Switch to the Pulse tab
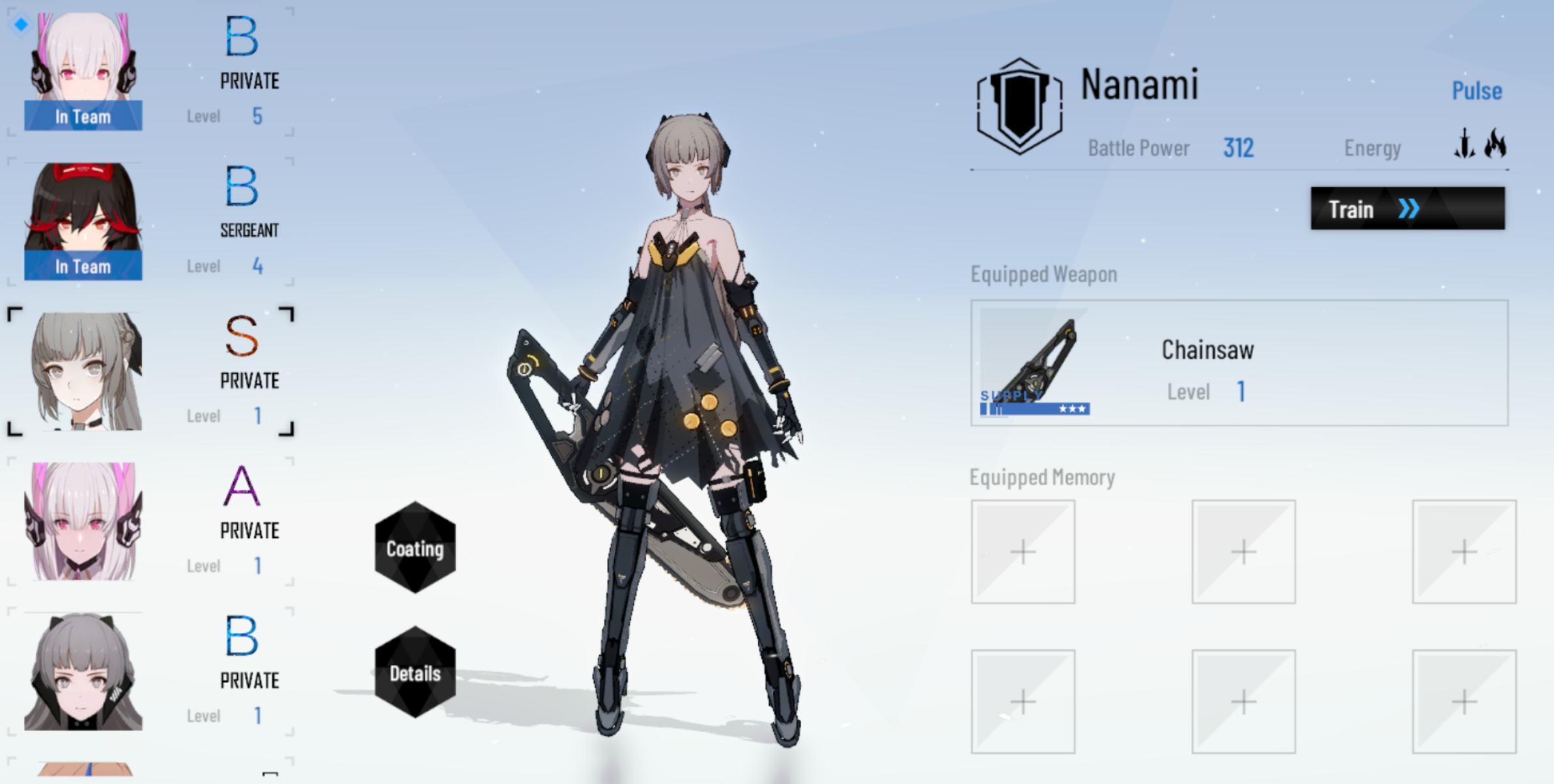This screenshot has width=1554, height=784. point(1478,91)
